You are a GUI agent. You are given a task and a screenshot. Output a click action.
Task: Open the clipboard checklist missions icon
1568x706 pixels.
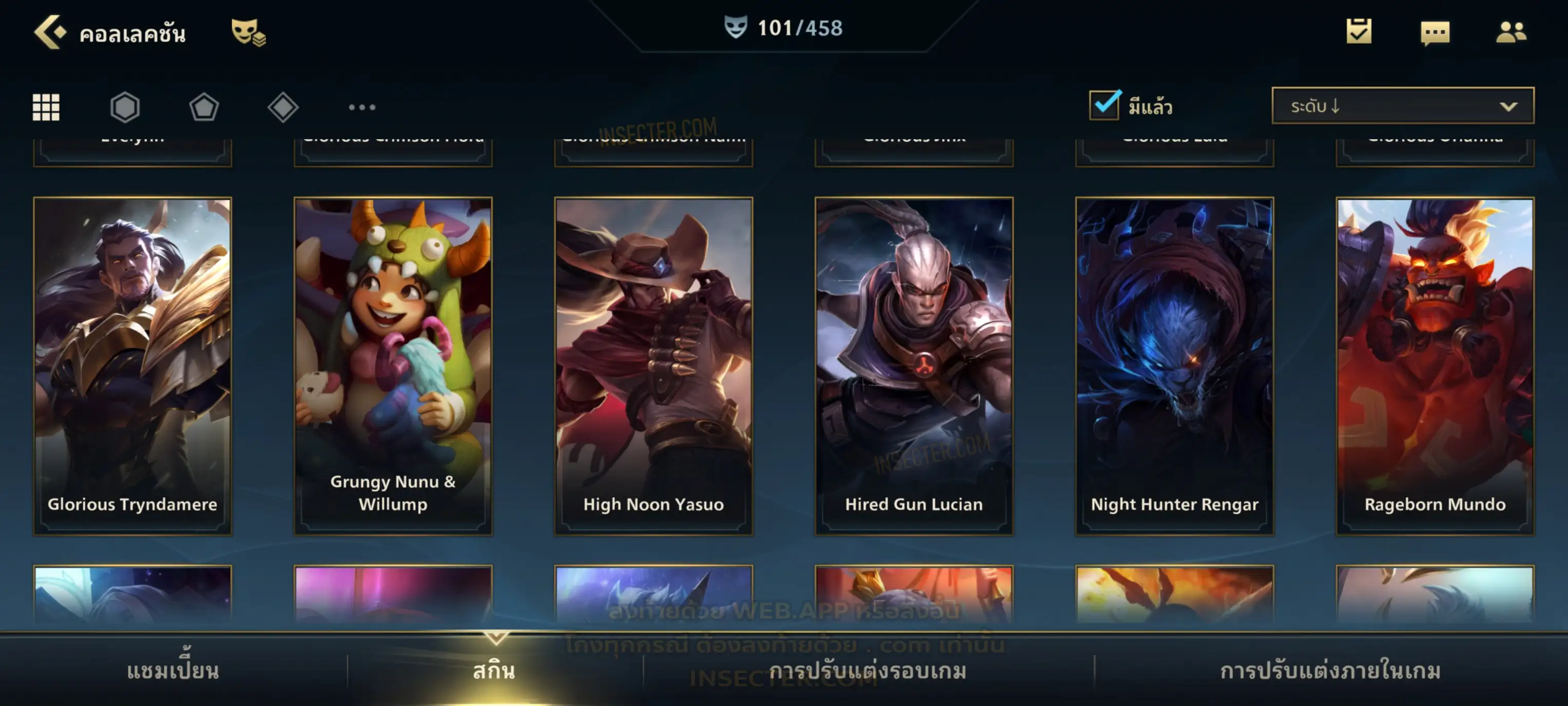[x=1359, y=31]
